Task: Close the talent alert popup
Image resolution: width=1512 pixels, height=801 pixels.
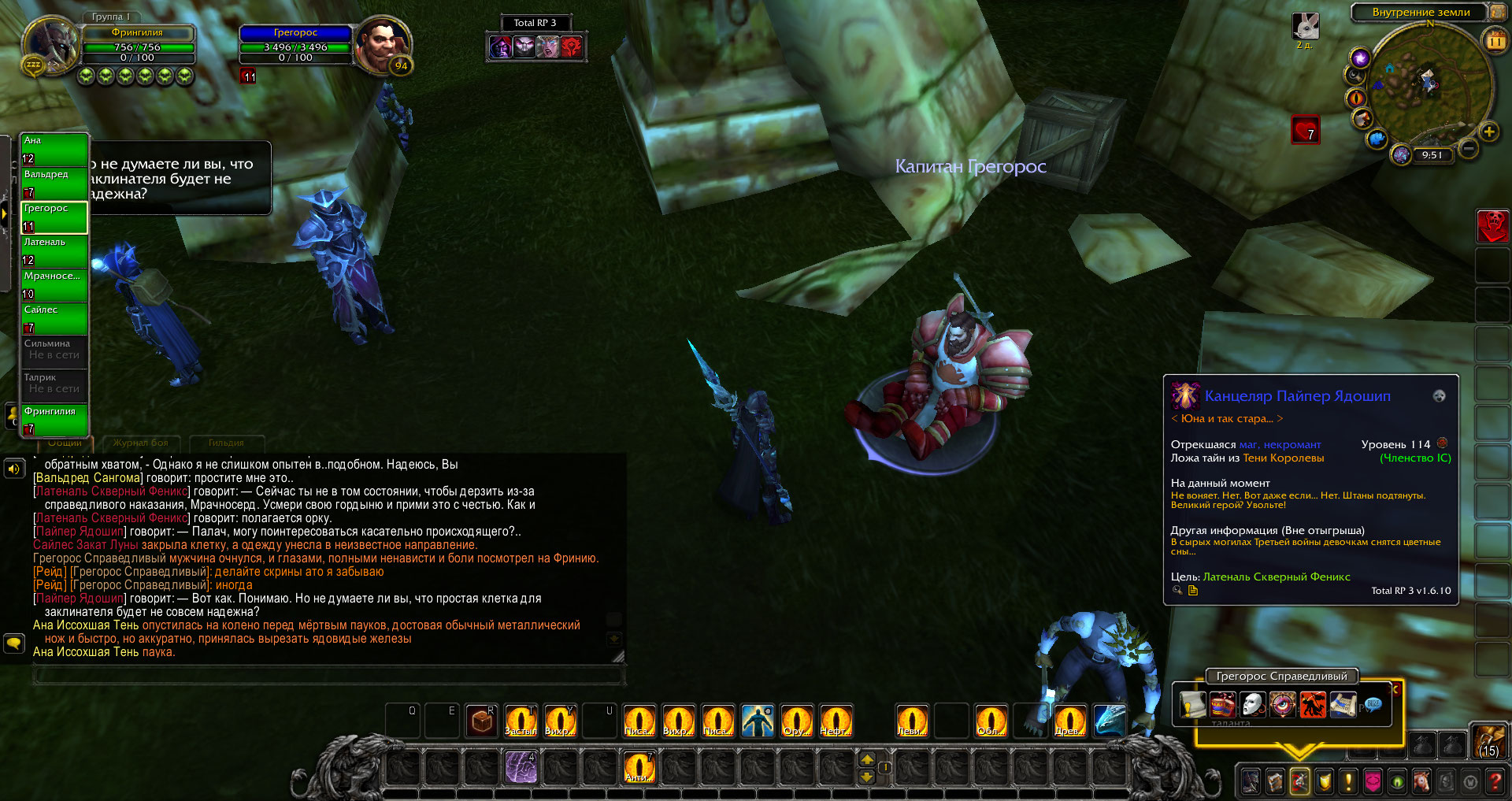Action: click(x=1395, y=689)
